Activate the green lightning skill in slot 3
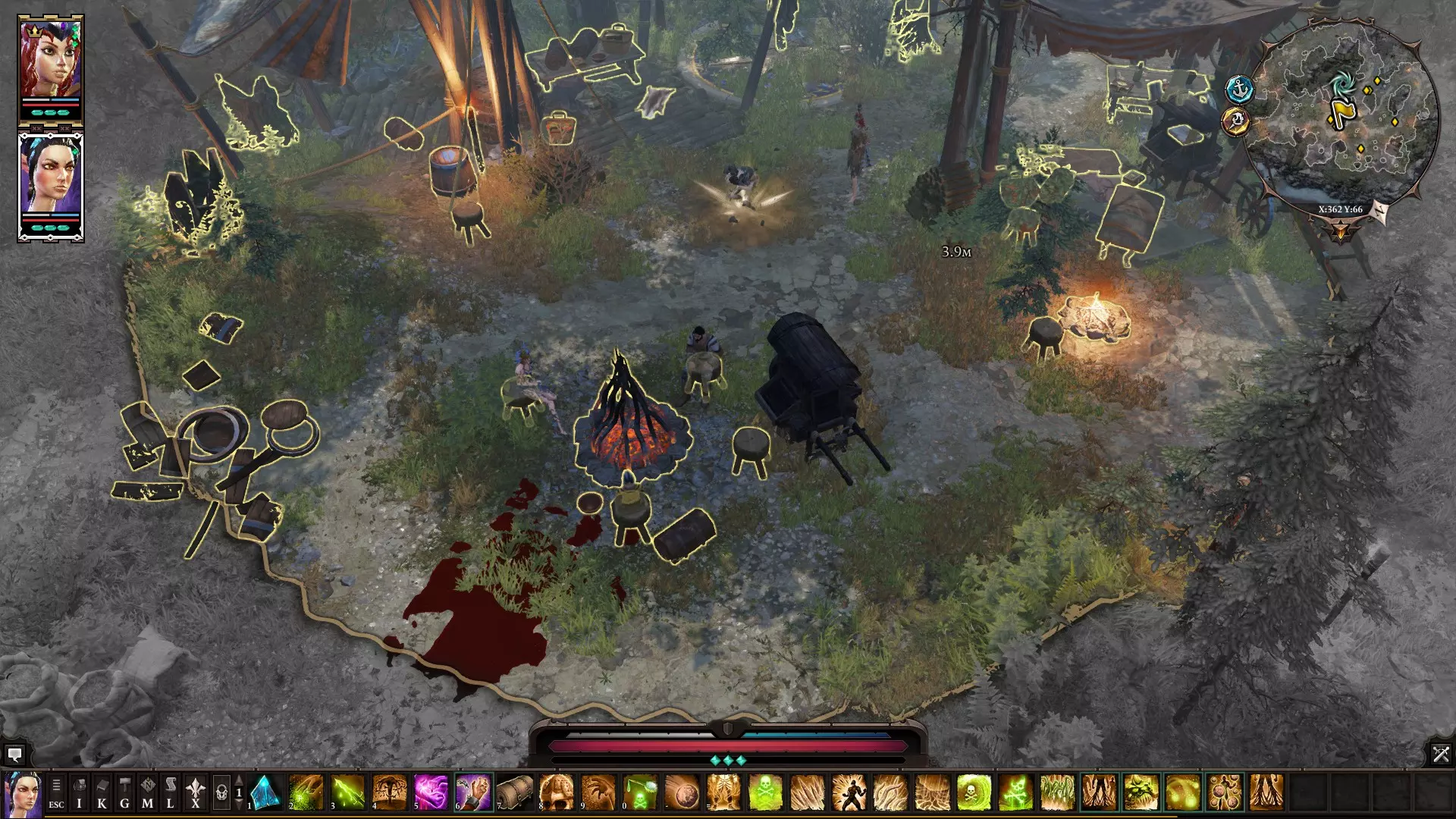 pyautogui.click(x=348, y=792)
